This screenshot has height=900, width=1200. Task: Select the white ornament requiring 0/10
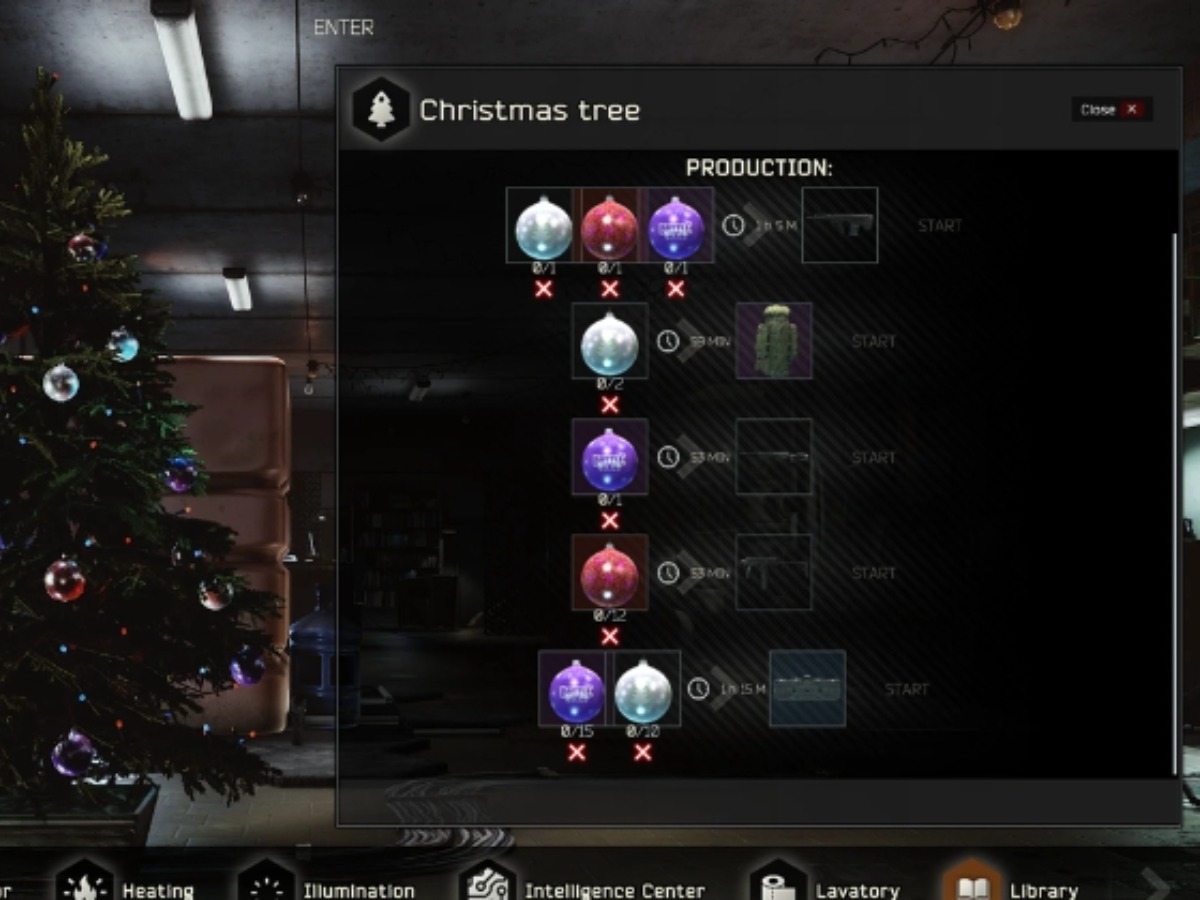click(643, 689)
